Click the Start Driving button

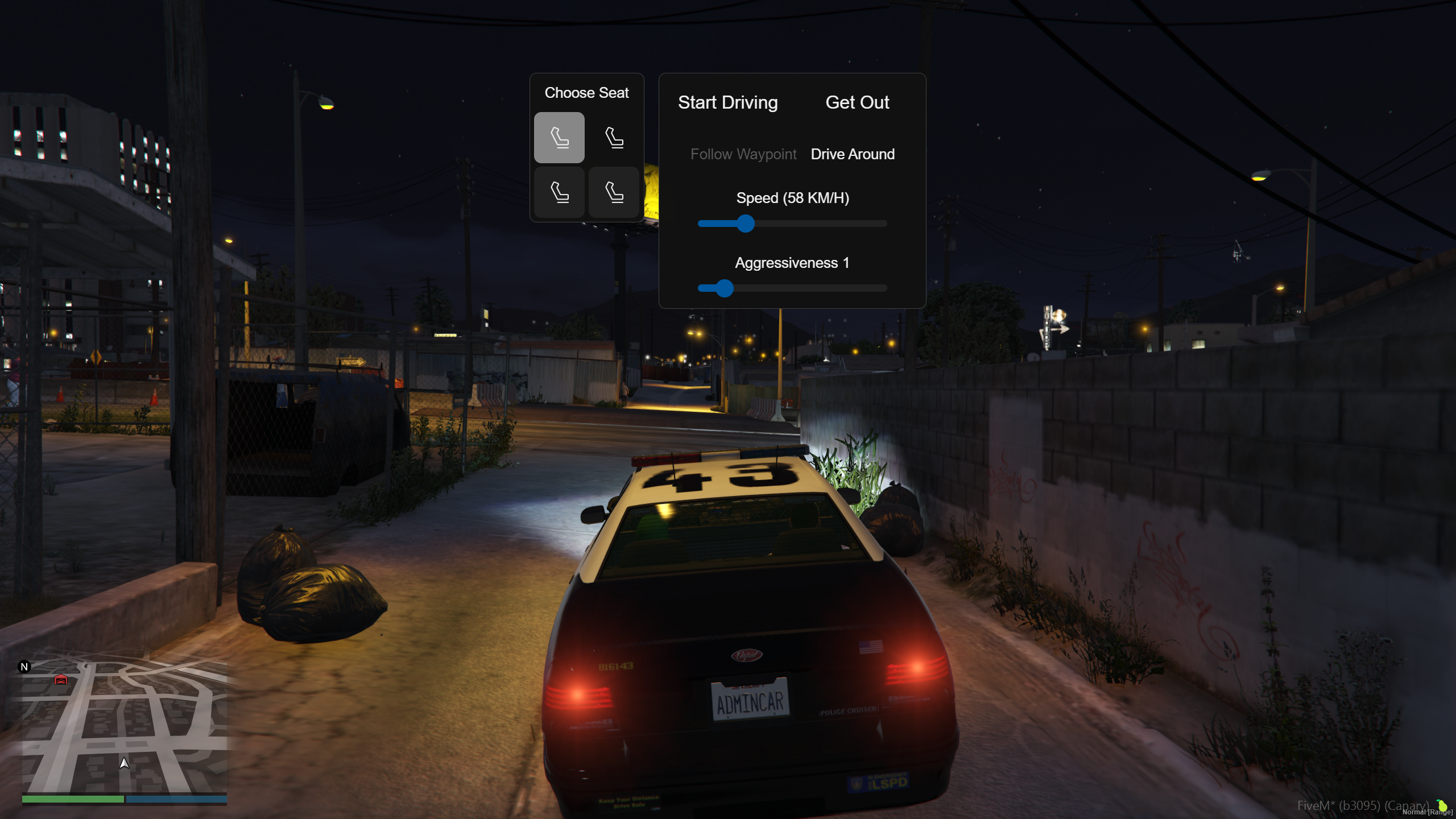pyautogui.click(x=727, y=102)
